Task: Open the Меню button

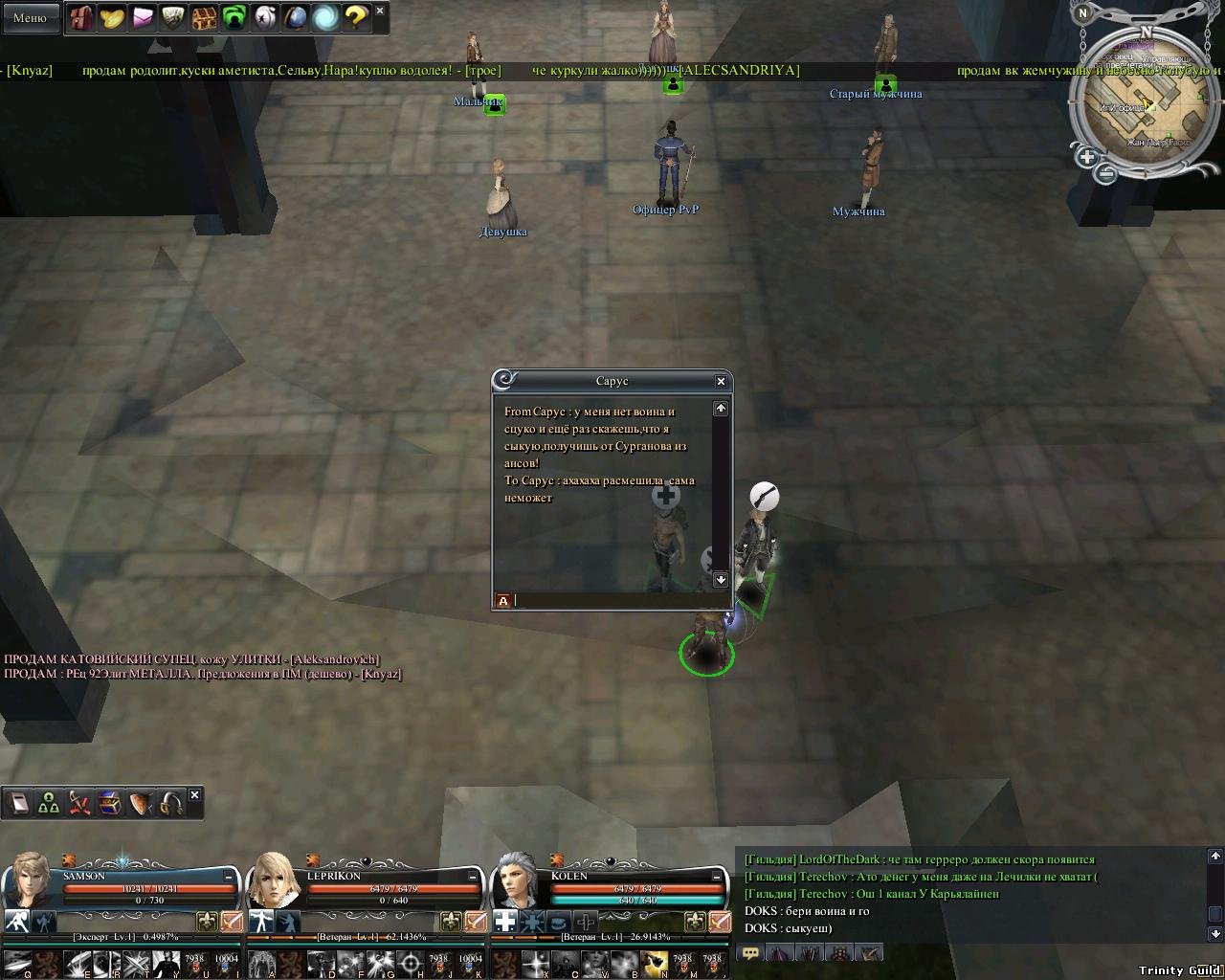Action: tap(30, 17)
